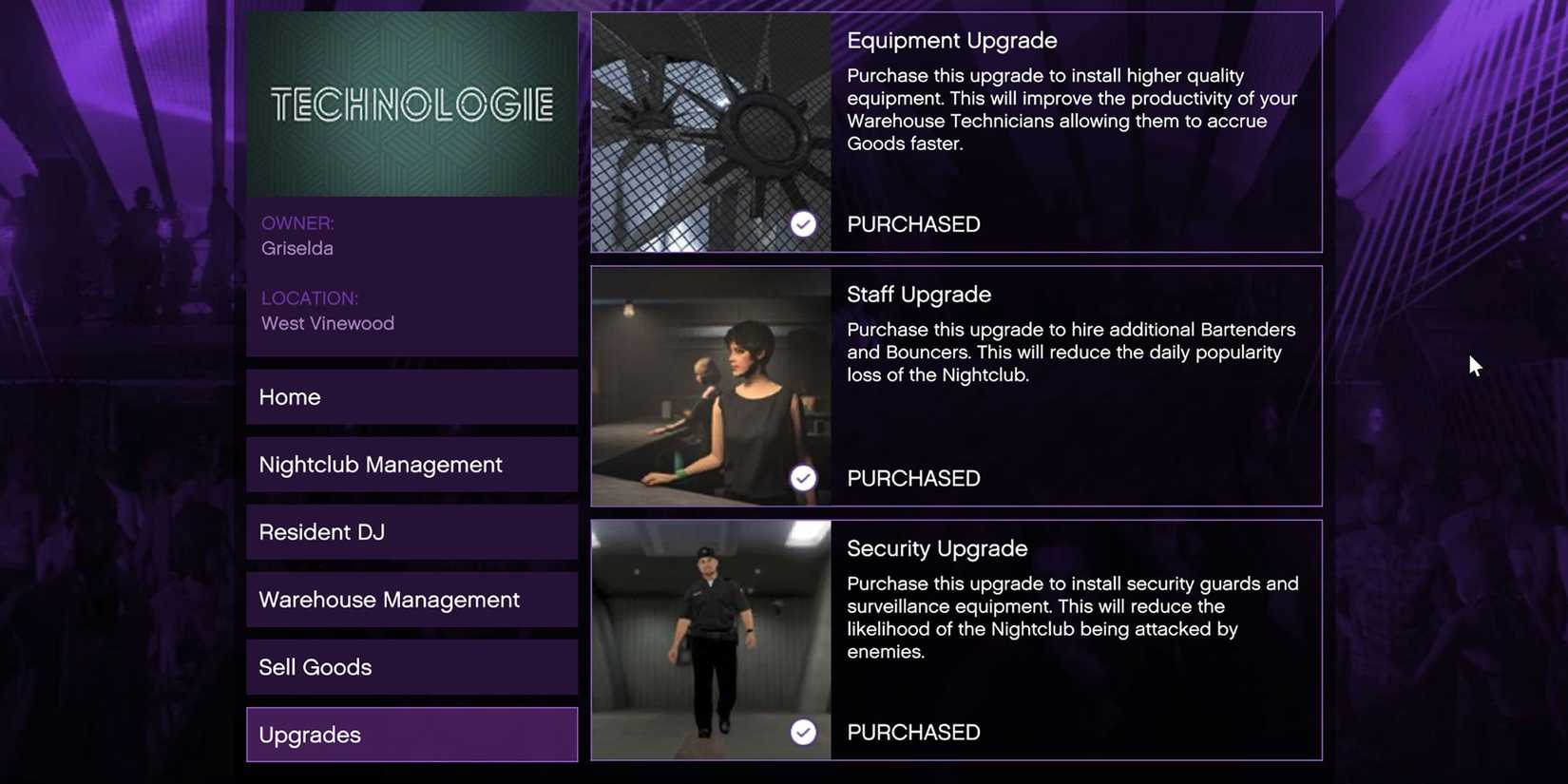The width and height of the screenshot is (1568, 784).
Task: Select the Resident DJ option
Action: (411, 531)
